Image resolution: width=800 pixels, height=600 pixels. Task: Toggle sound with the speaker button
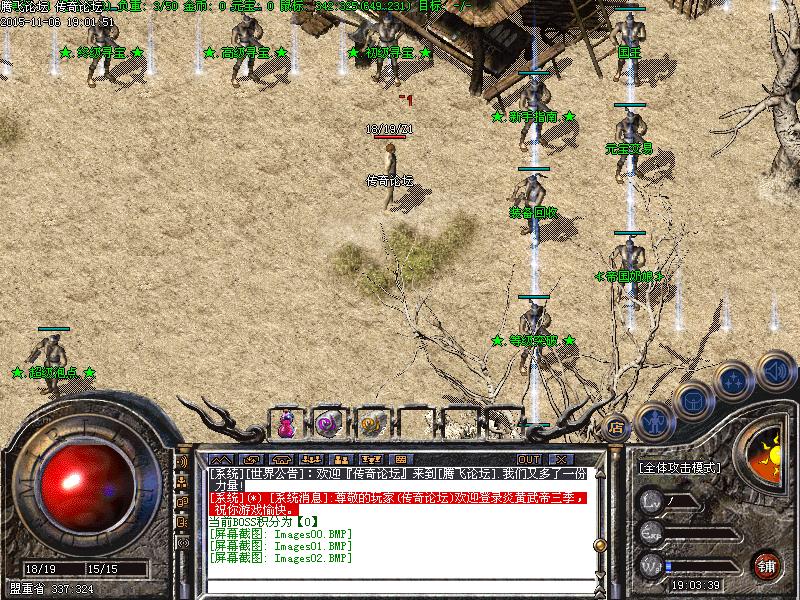(x=774, y=369)
